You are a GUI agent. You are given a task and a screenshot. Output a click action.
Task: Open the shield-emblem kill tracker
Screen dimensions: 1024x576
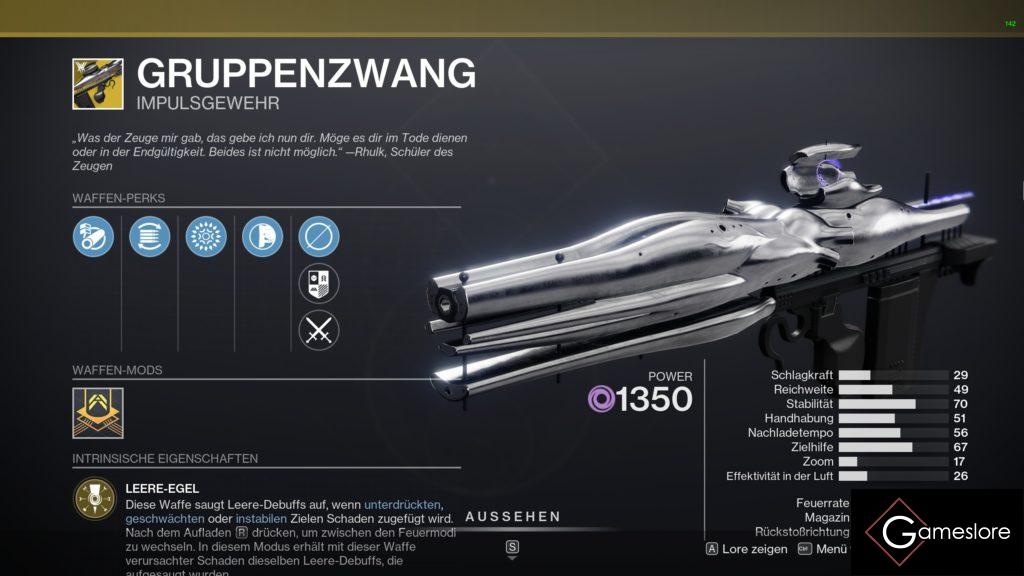tap(319, 283)
